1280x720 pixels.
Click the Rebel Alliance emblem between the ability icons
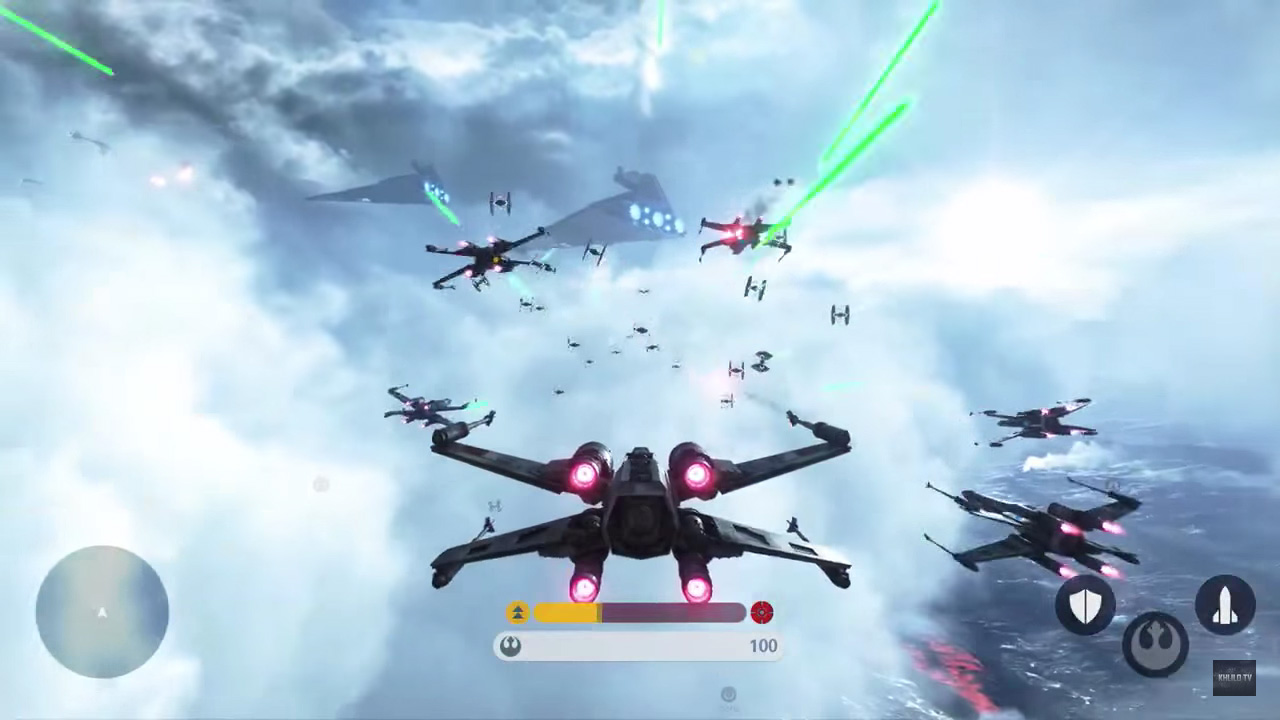[1156, 644]
